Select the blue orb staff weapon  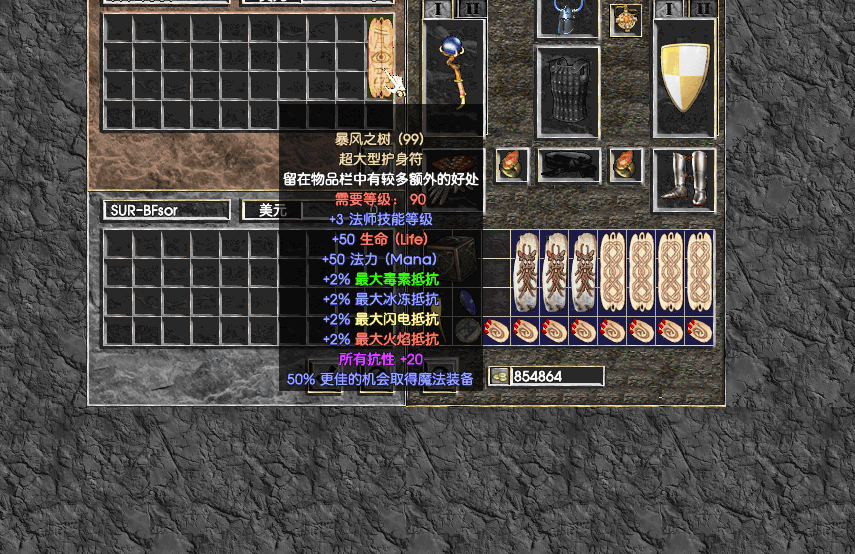point(455,73)
